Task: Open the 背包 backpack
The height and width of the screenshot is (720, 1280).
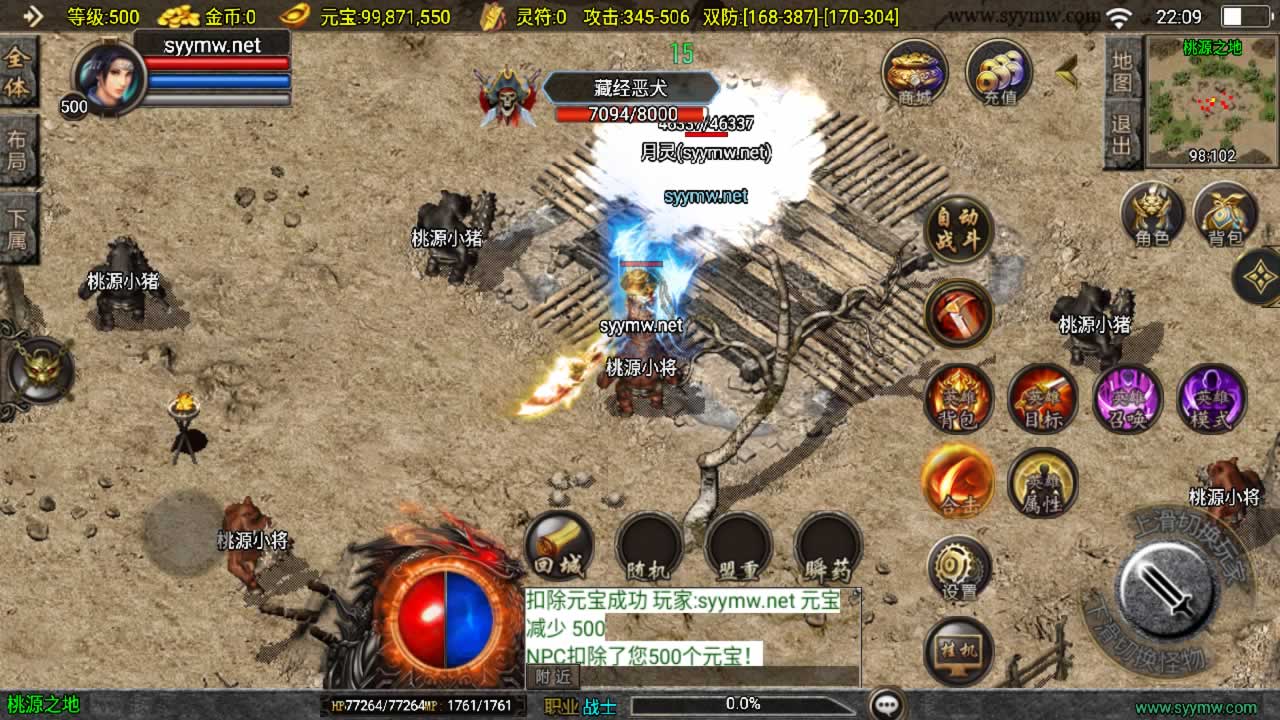Action: click(1225, 214)
